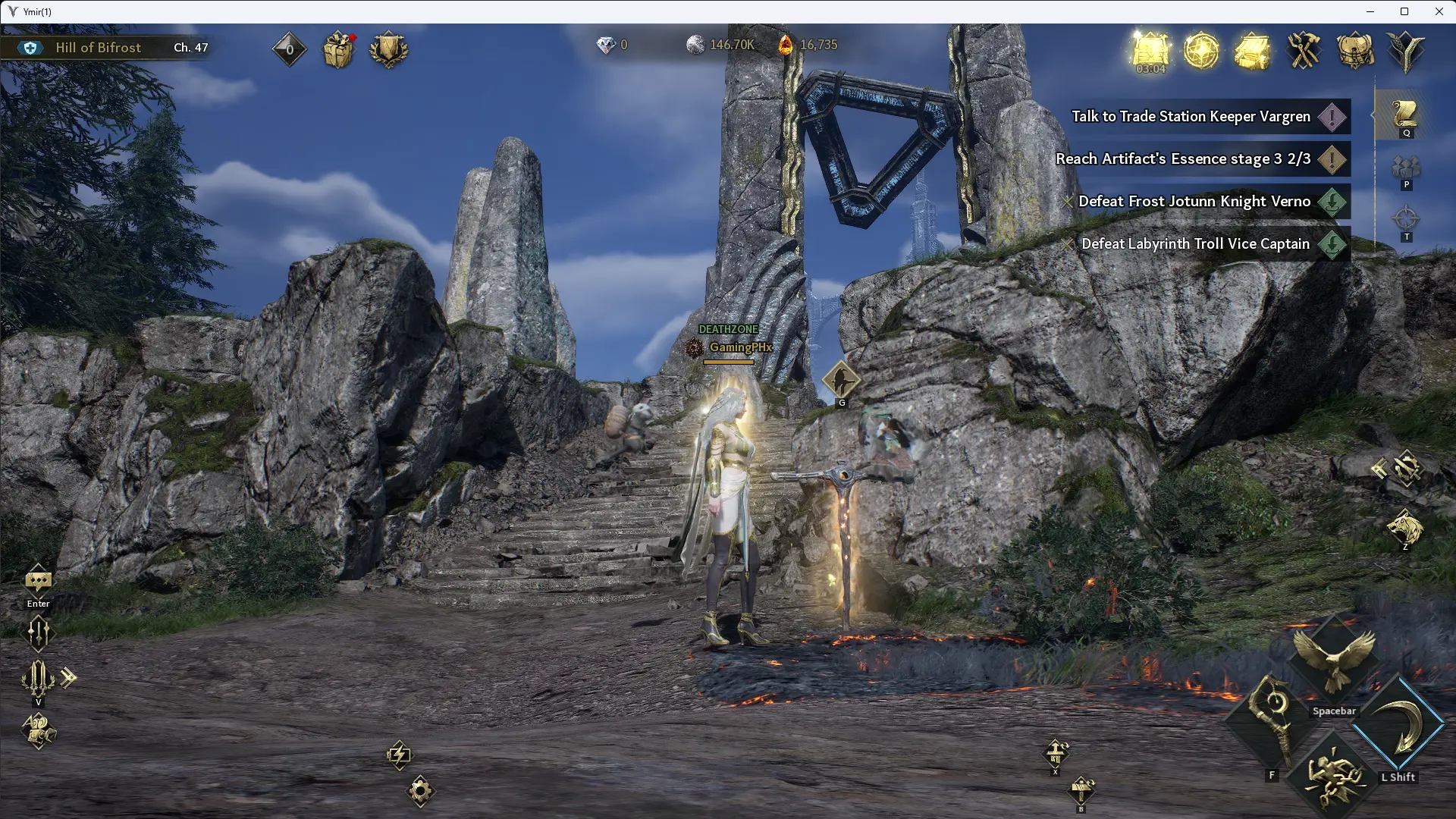Toggle the lightning bolt power-saving icon
The width and height of the screenshot is (1456, 819).
(x=399, y=755)
